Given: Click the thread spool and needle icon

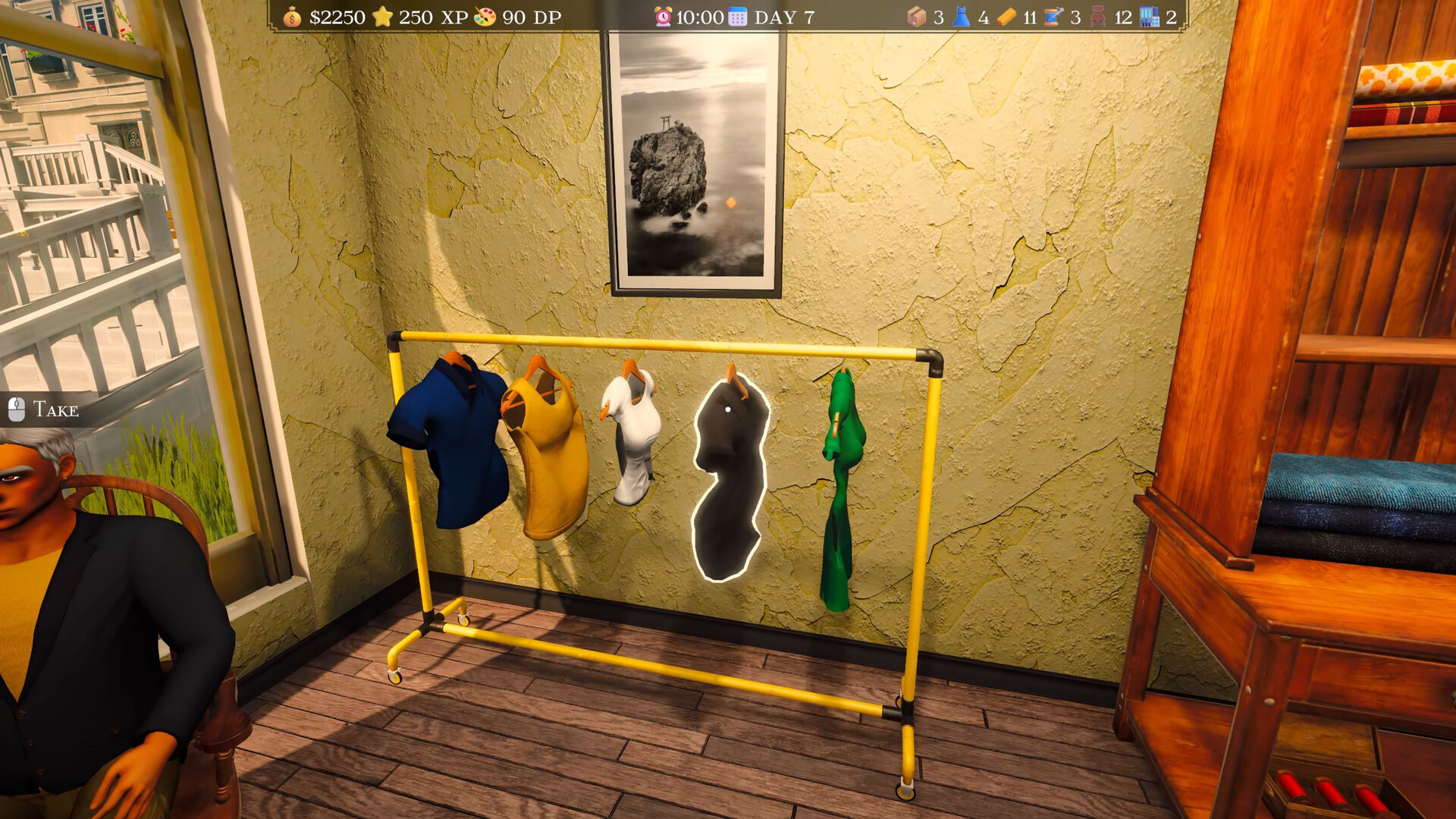Looking at the screenshot, I should pyautogui.click(x=1052, y=16).
